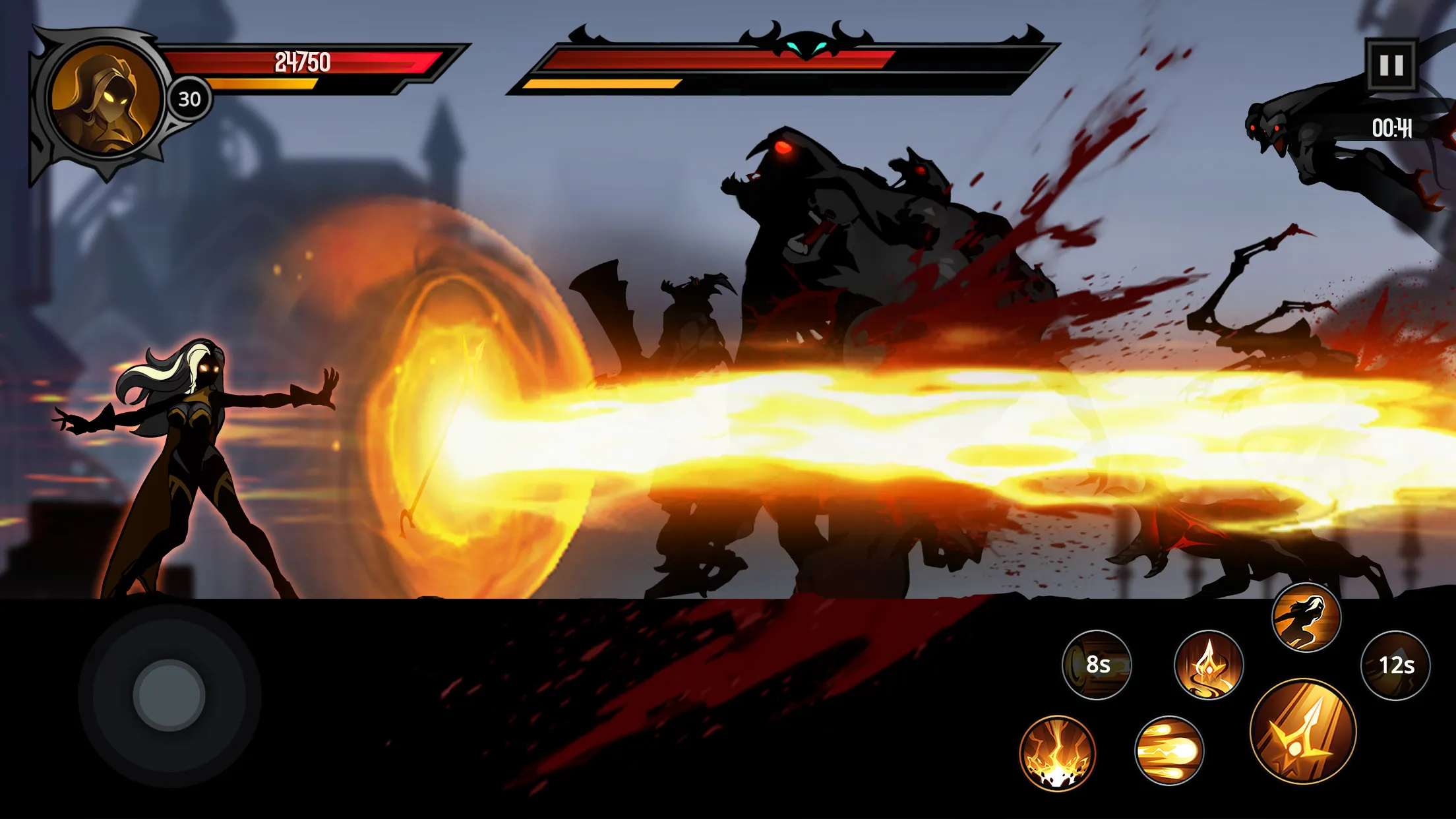This screenshot has width=1456, height=819.
Task: Pause the game
Action: click(1393, 65)
